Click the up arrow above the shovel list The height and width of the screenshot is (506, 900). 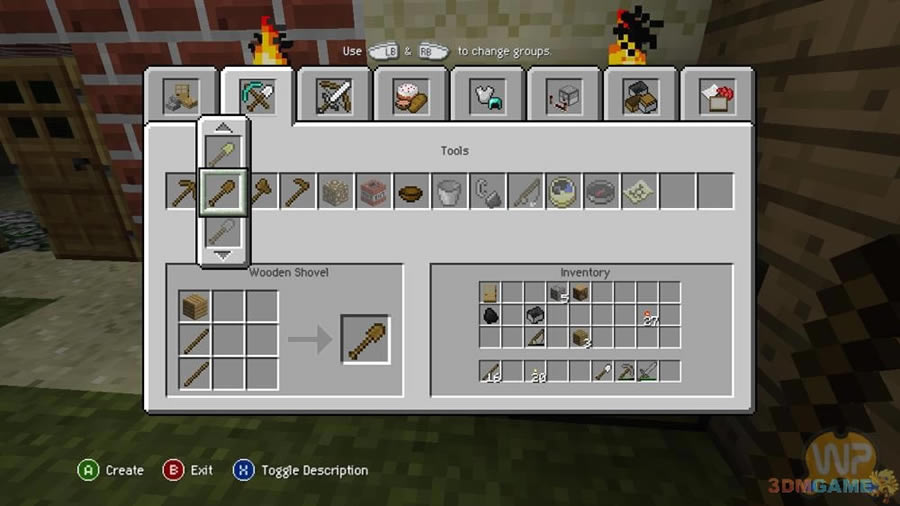[223, 127]
